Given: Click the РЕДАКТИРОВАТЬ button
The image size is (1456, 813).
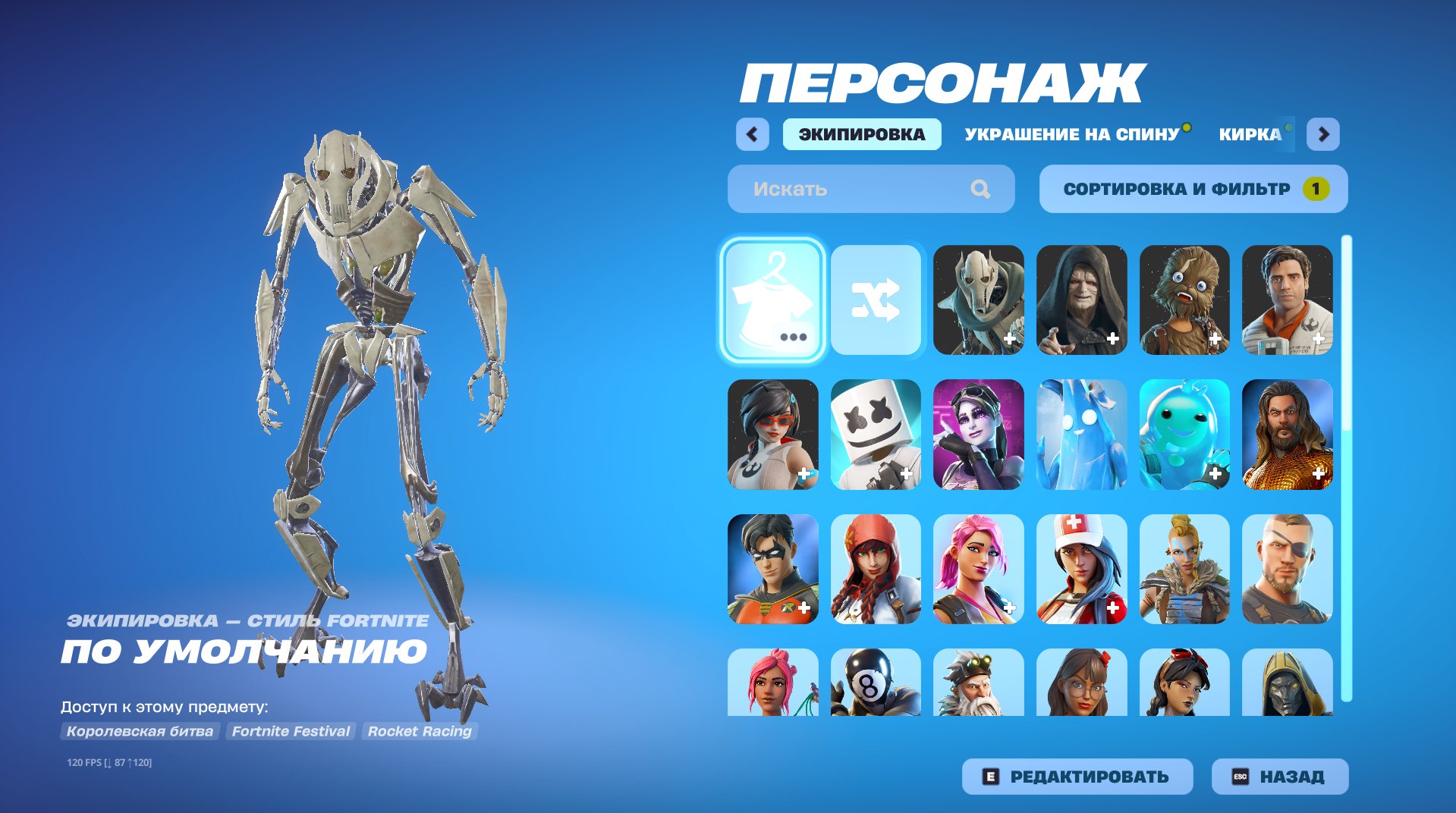Looking at the screenshot, I should pos(1077,776).
